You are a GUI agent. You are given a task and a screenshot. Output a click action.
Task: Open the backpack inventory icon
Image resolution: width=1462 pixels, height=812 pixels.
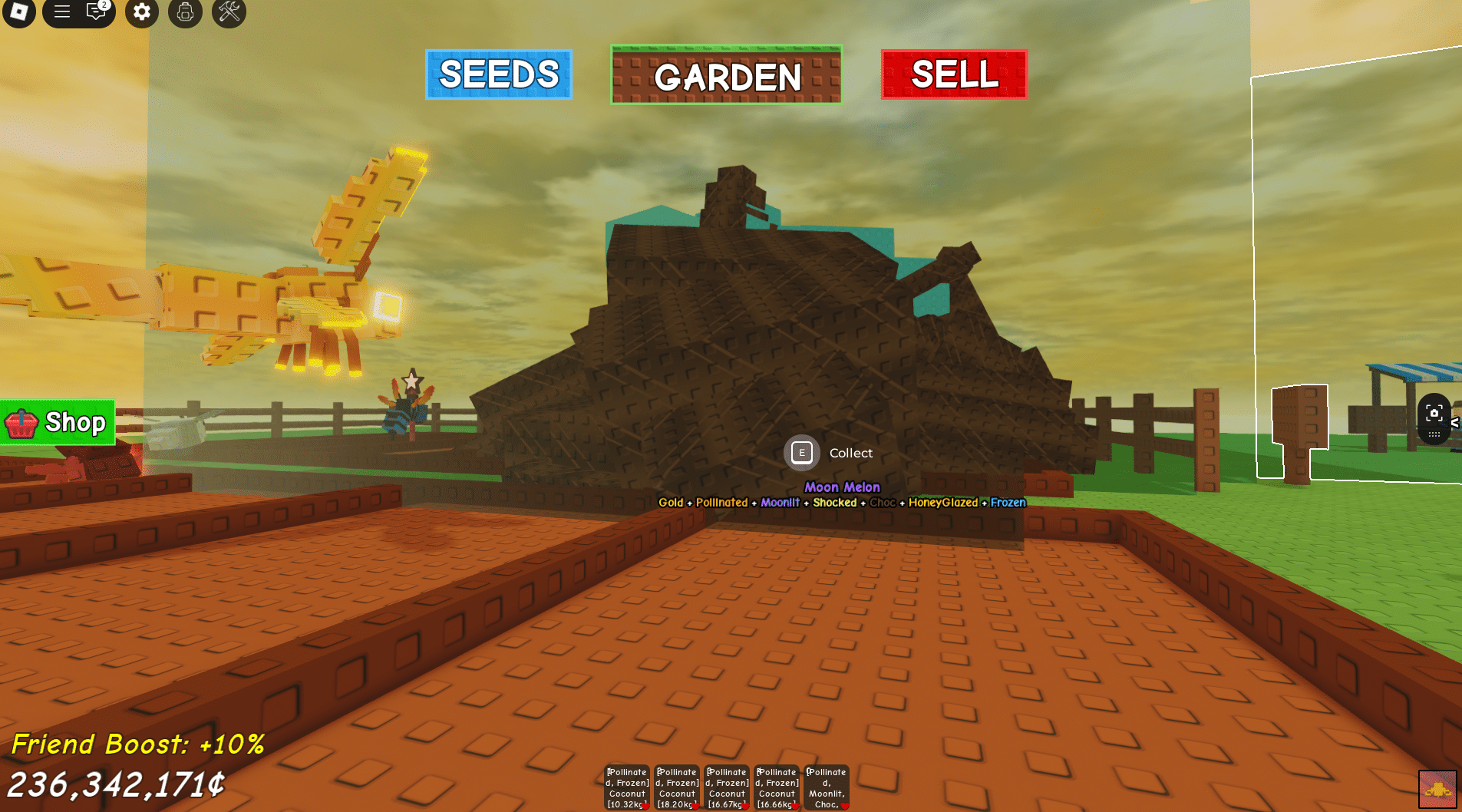point(184,13)
